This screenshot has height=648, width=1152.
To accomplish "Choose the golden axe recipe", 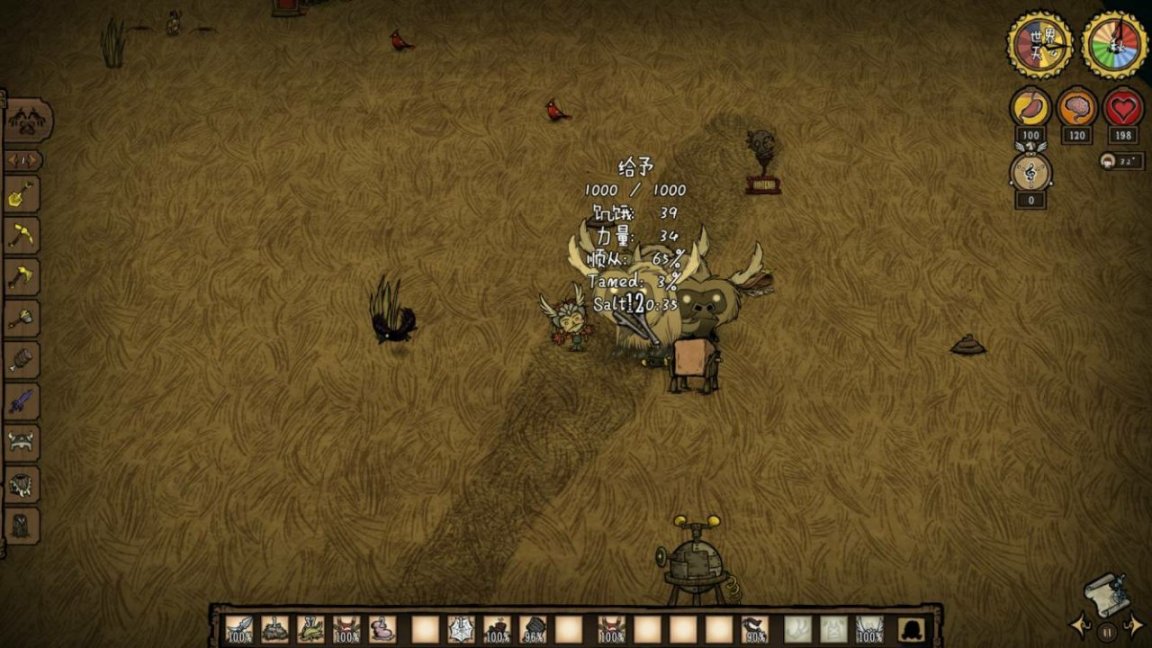I will point(22,277).
